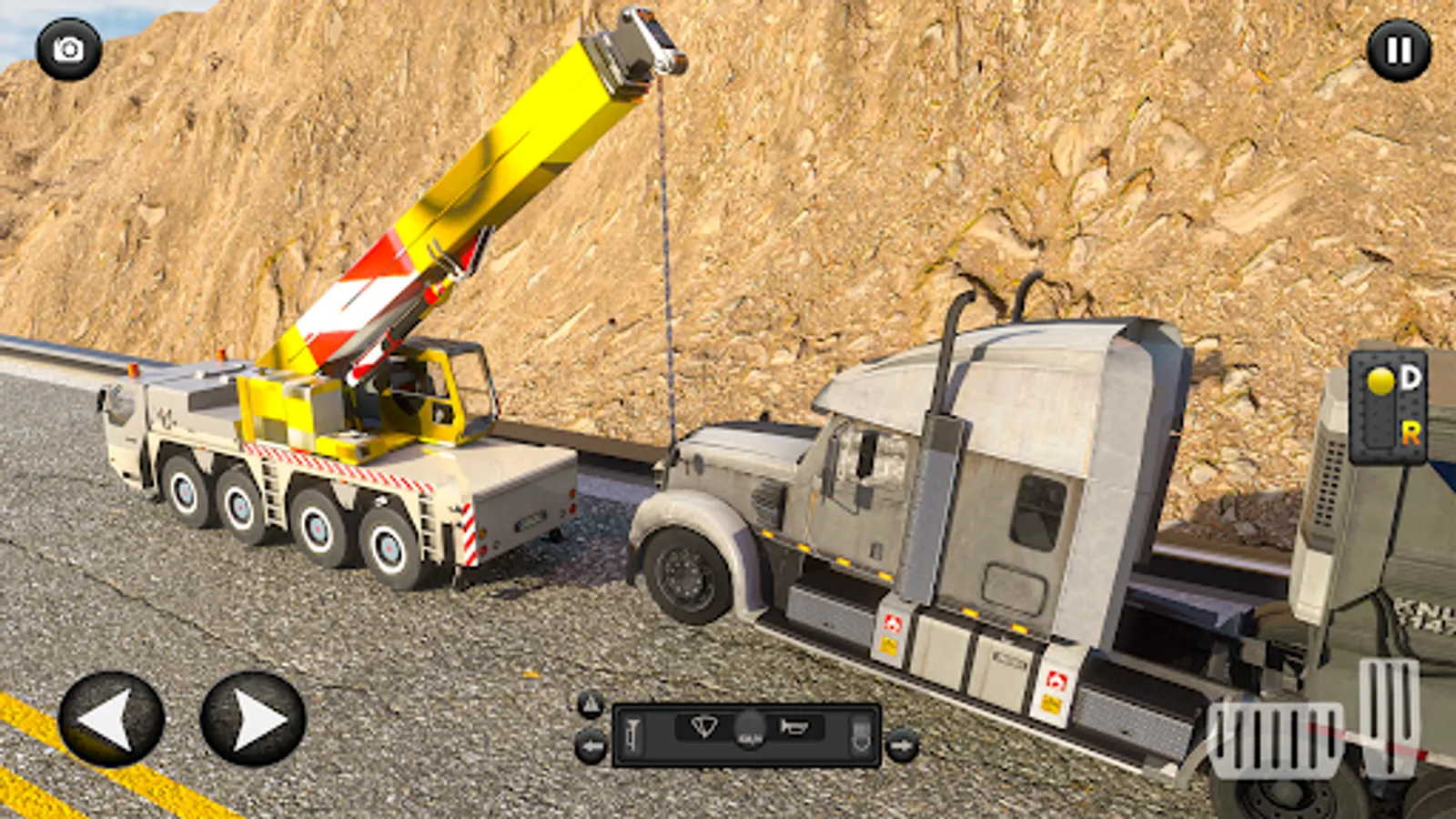
Task: Activate the left turn indicator
Action: click(591, 747)
